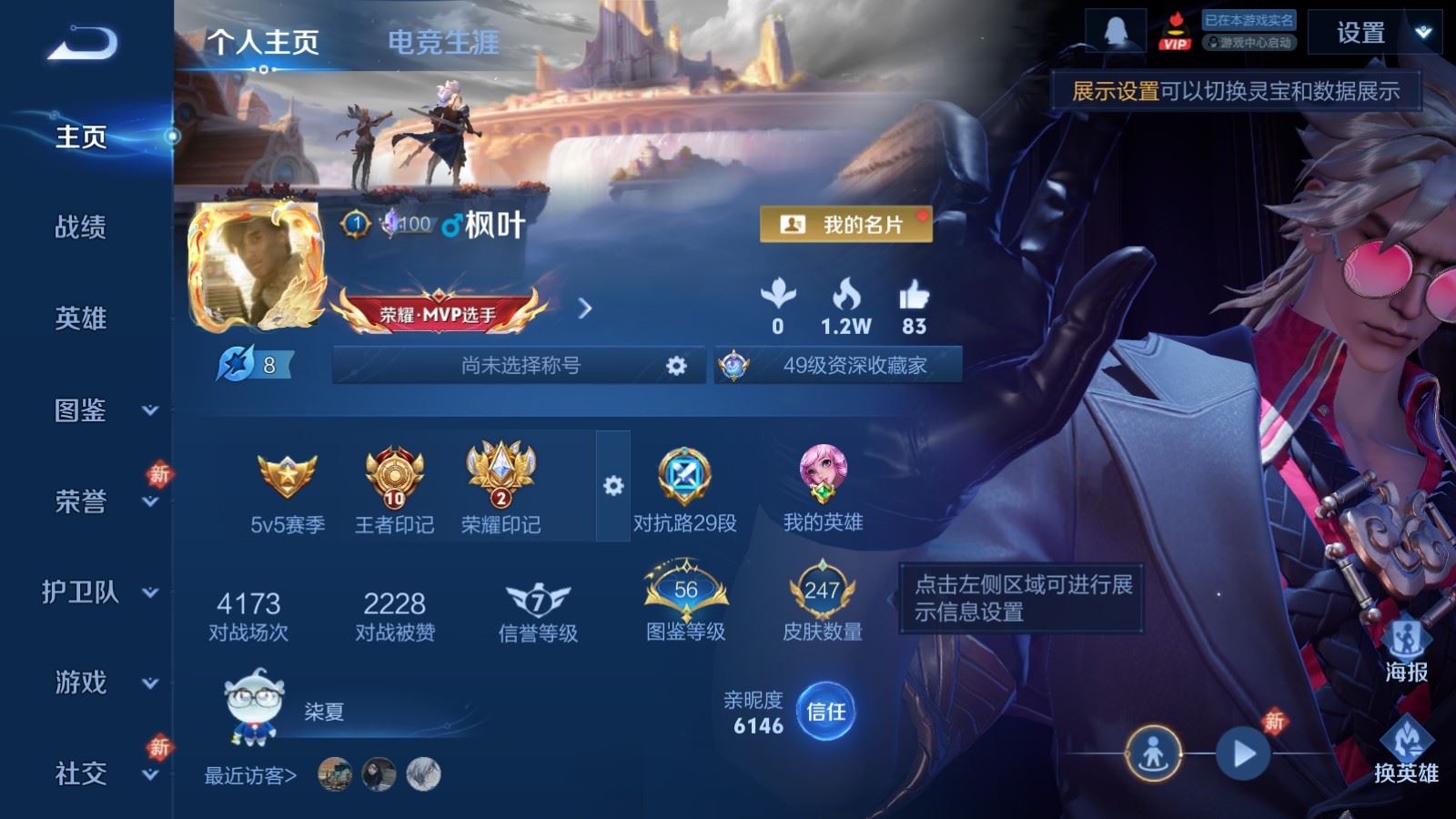1456x819 pixels.
Task: Open the 海报 poster button
Action: [1406, 650]
